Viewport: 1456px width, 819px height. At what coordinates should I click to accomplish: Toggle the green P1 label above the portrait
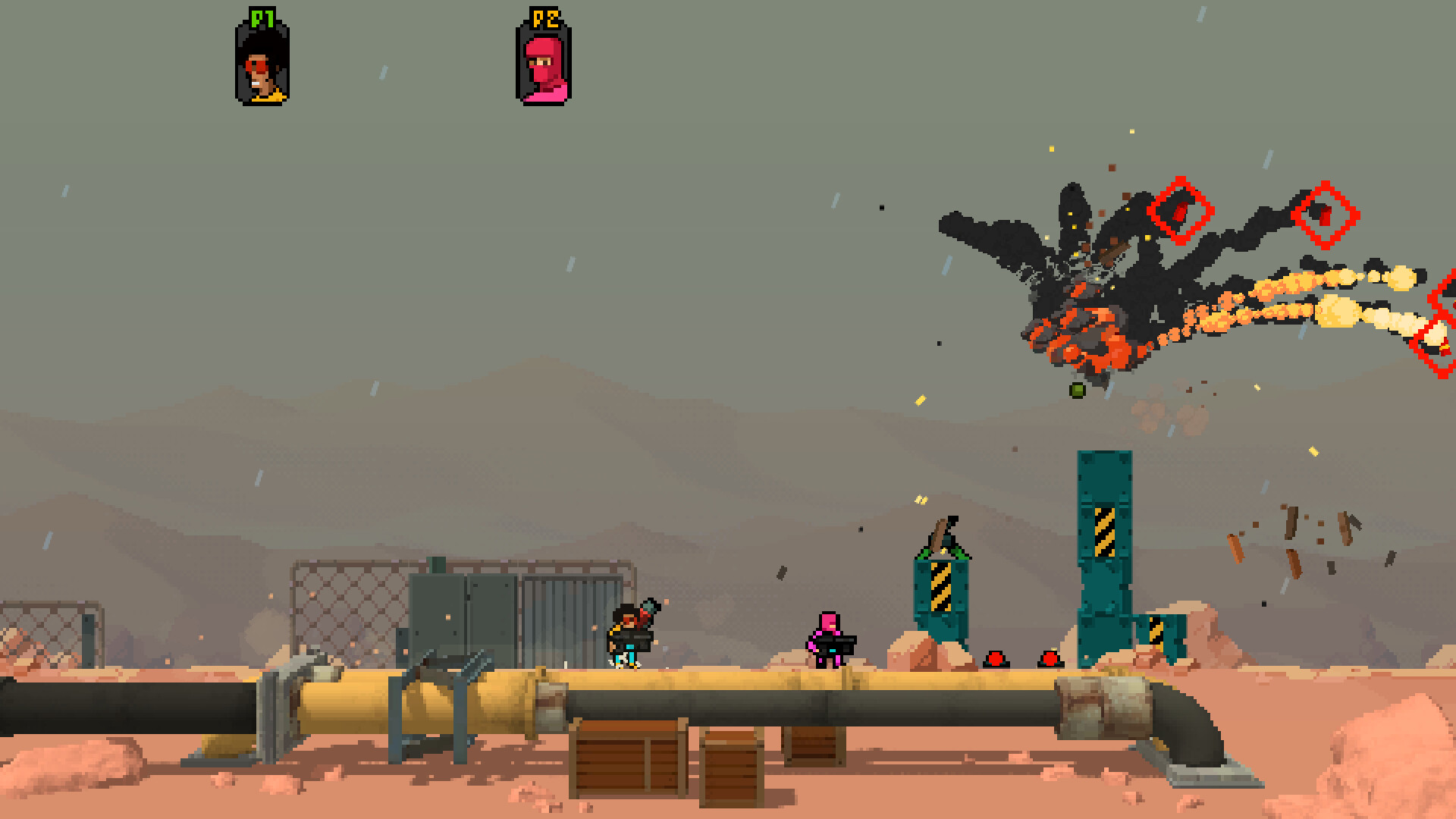click(x=262, y=17)
